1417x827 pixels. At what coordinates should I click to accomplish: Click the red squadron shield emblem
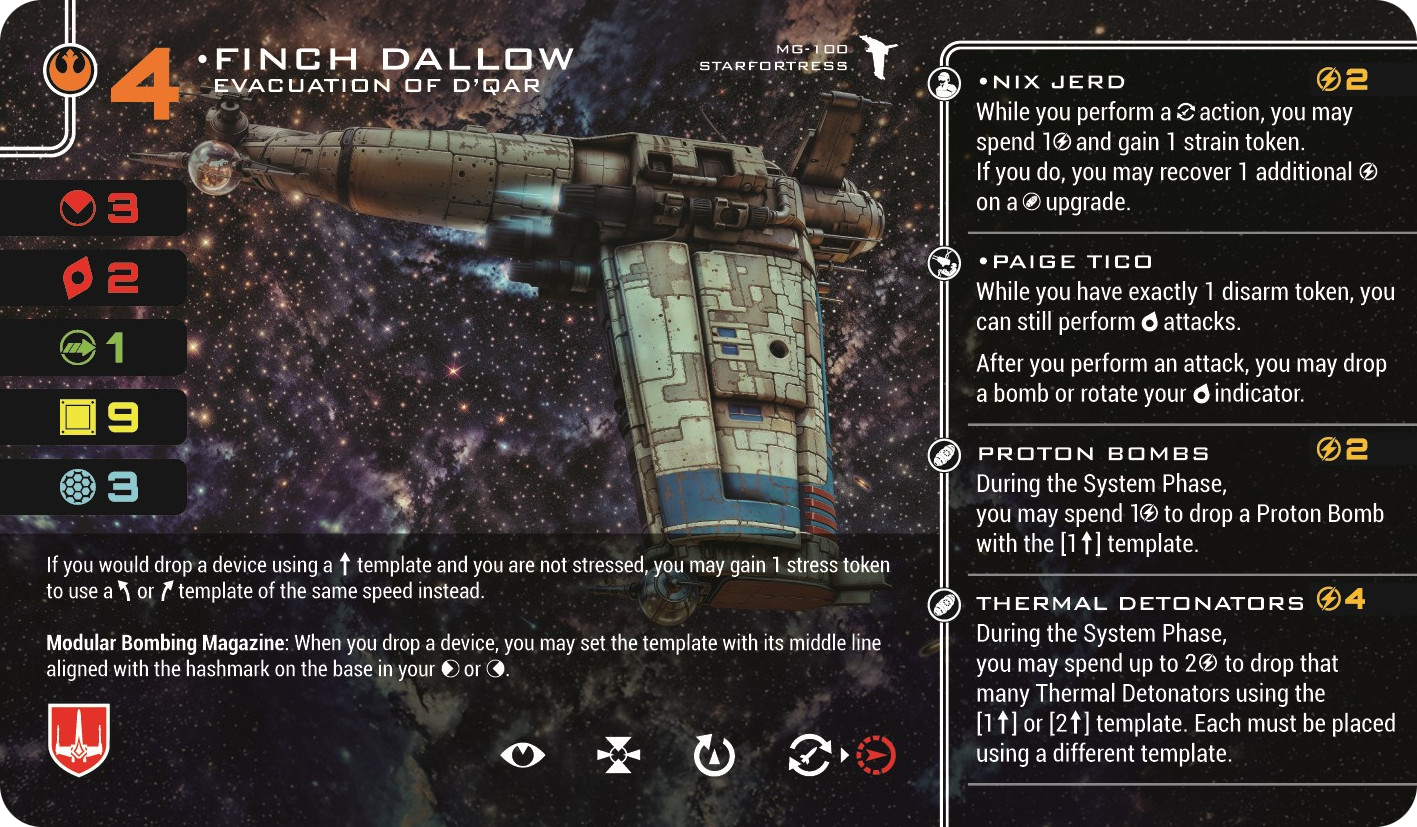[x=78, y=739]
